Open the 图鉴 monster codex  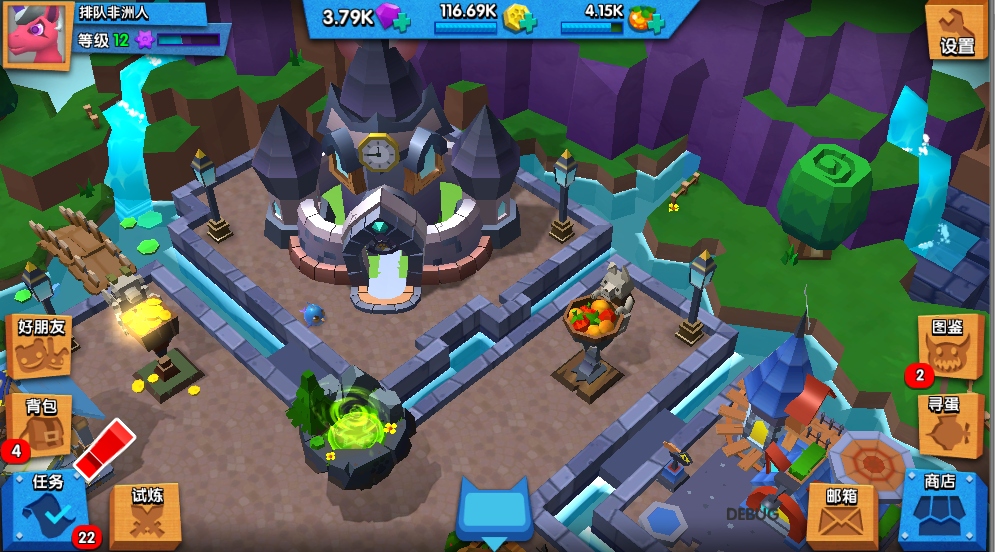(949, 345)
